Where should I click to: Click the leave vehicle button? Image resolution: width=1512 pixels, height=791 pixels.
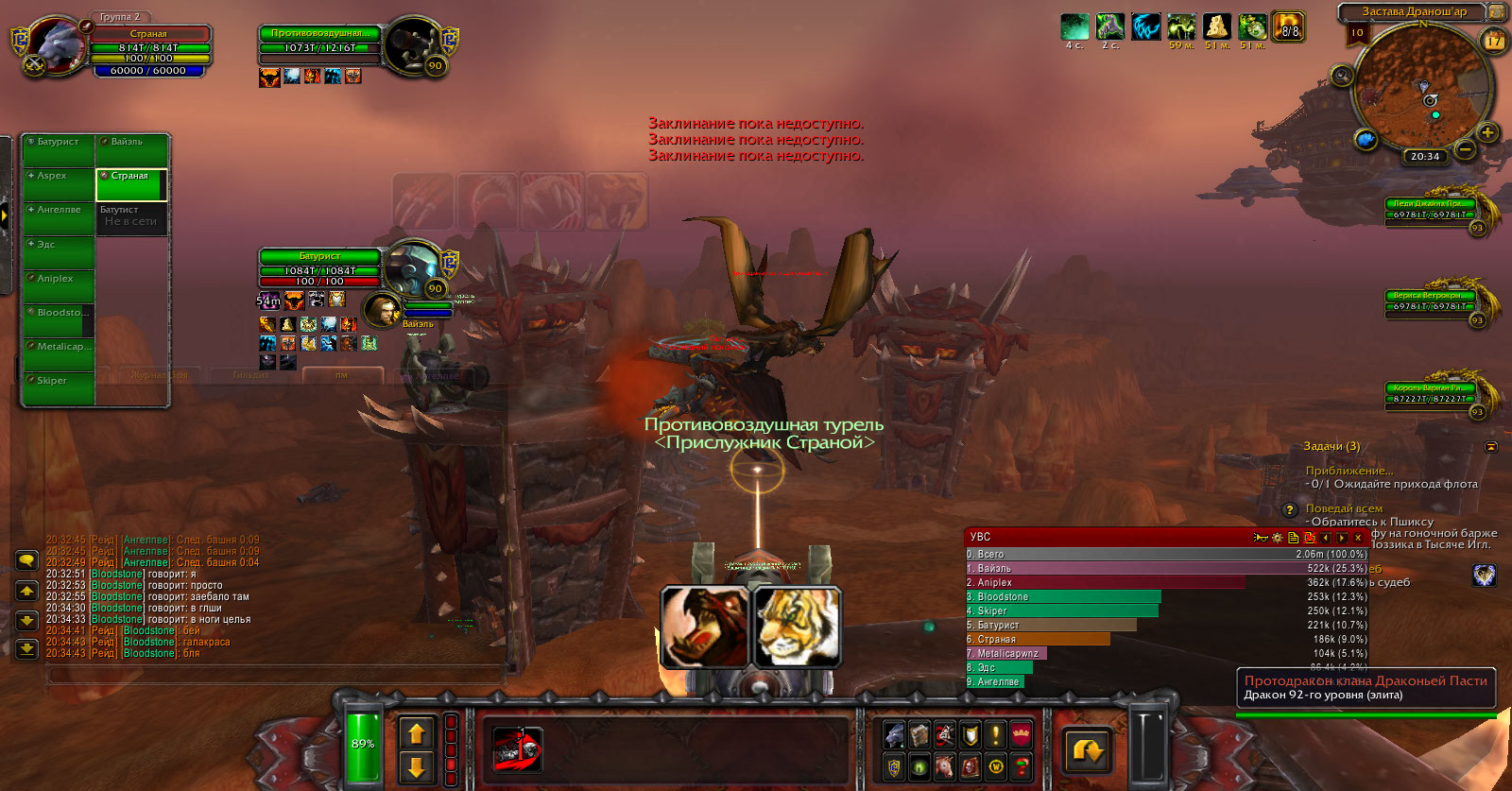(x=1087, y=750)
